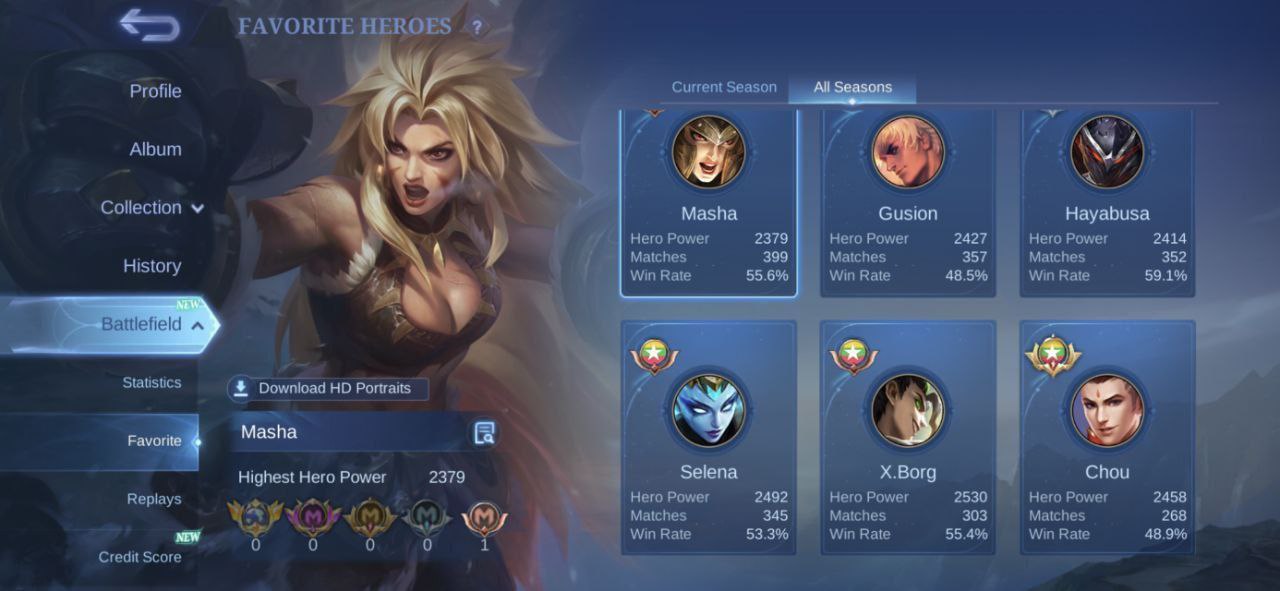The width and height of the screenshot is (1280, 591).
Task: Open the Profile menu entry
Action: coord(155,91)
